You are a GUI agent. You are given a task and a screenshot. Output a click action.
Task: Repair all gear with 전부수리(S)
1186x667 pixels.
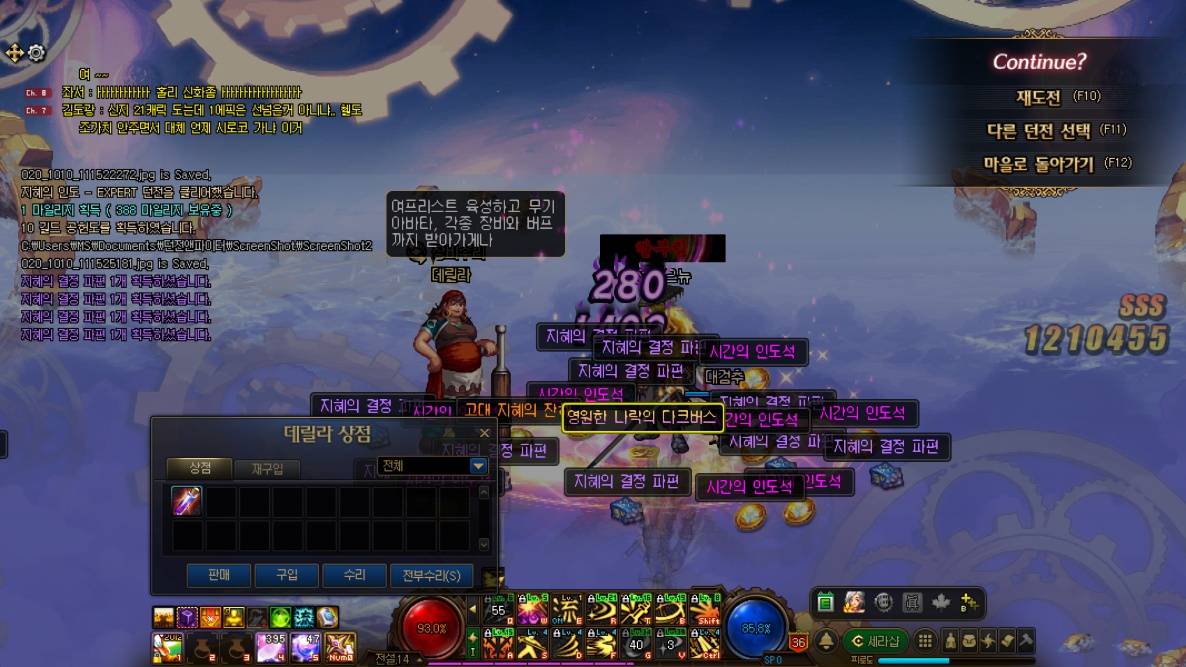pos(431,575)
